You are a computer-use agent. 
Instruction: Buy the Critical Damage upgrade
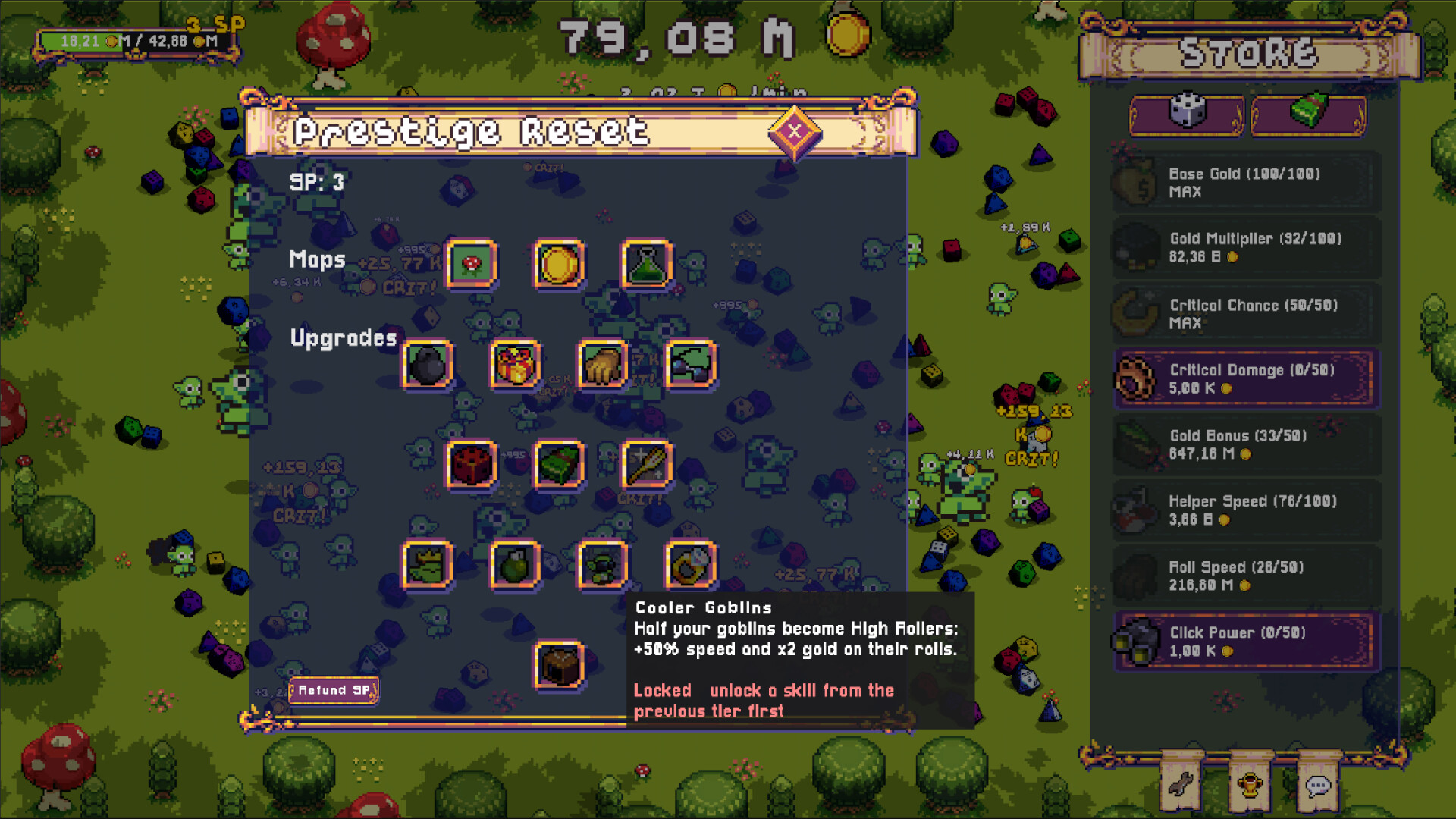point(1246,378)
